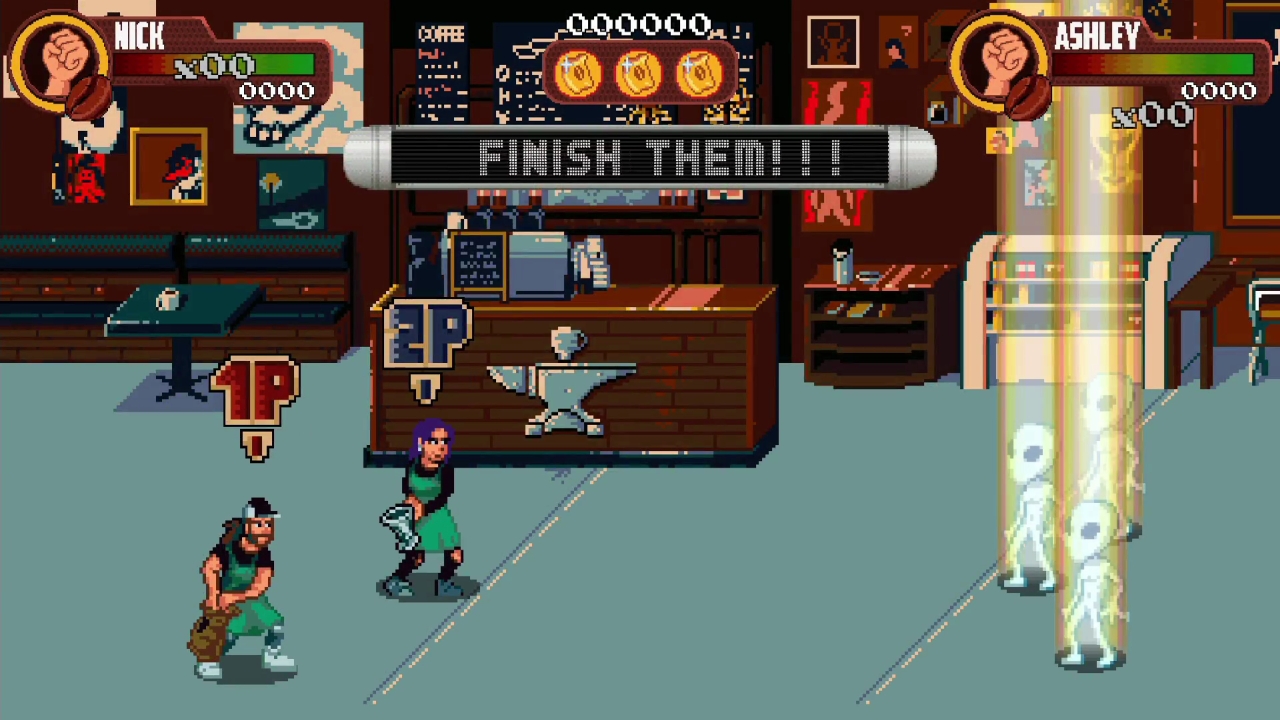This screenshot has height=720, width=1280.
Task: Click the rightmost golden bell token
Action: pos(700,70)
